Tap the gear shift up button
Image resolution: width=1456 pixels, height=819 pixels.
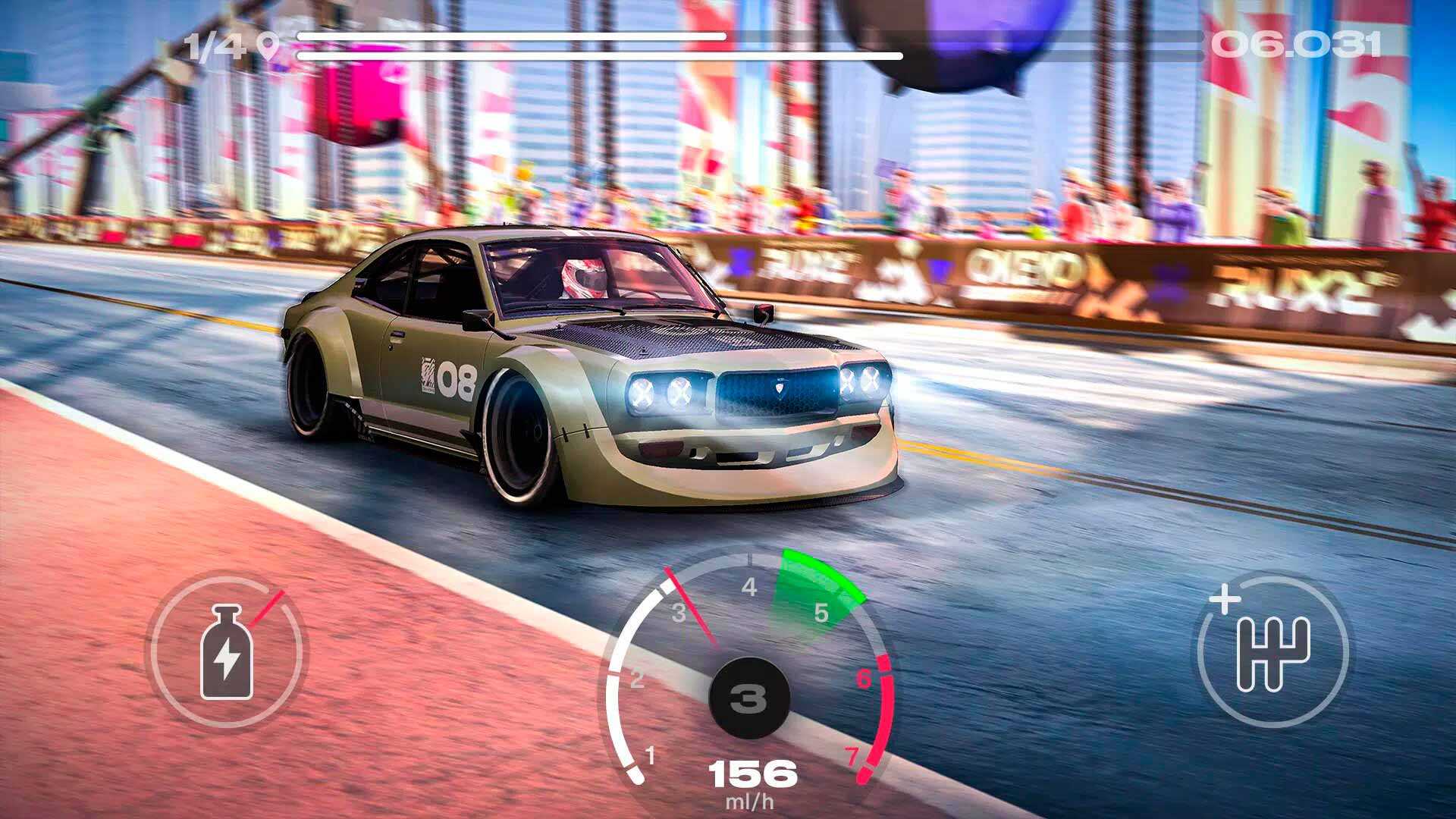click(1272, 651)
